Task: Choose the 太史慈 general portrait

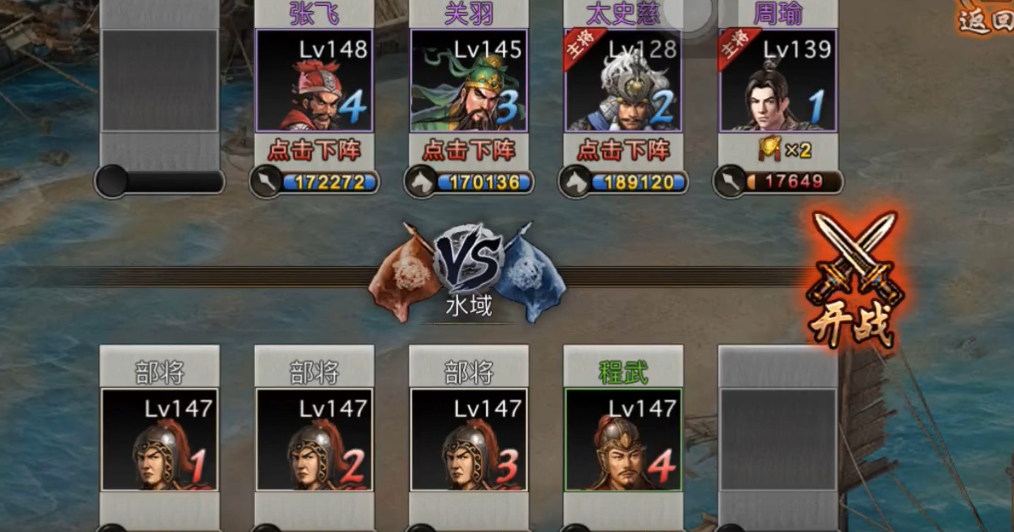Action: pyautogui.click(x=623, y=80)
